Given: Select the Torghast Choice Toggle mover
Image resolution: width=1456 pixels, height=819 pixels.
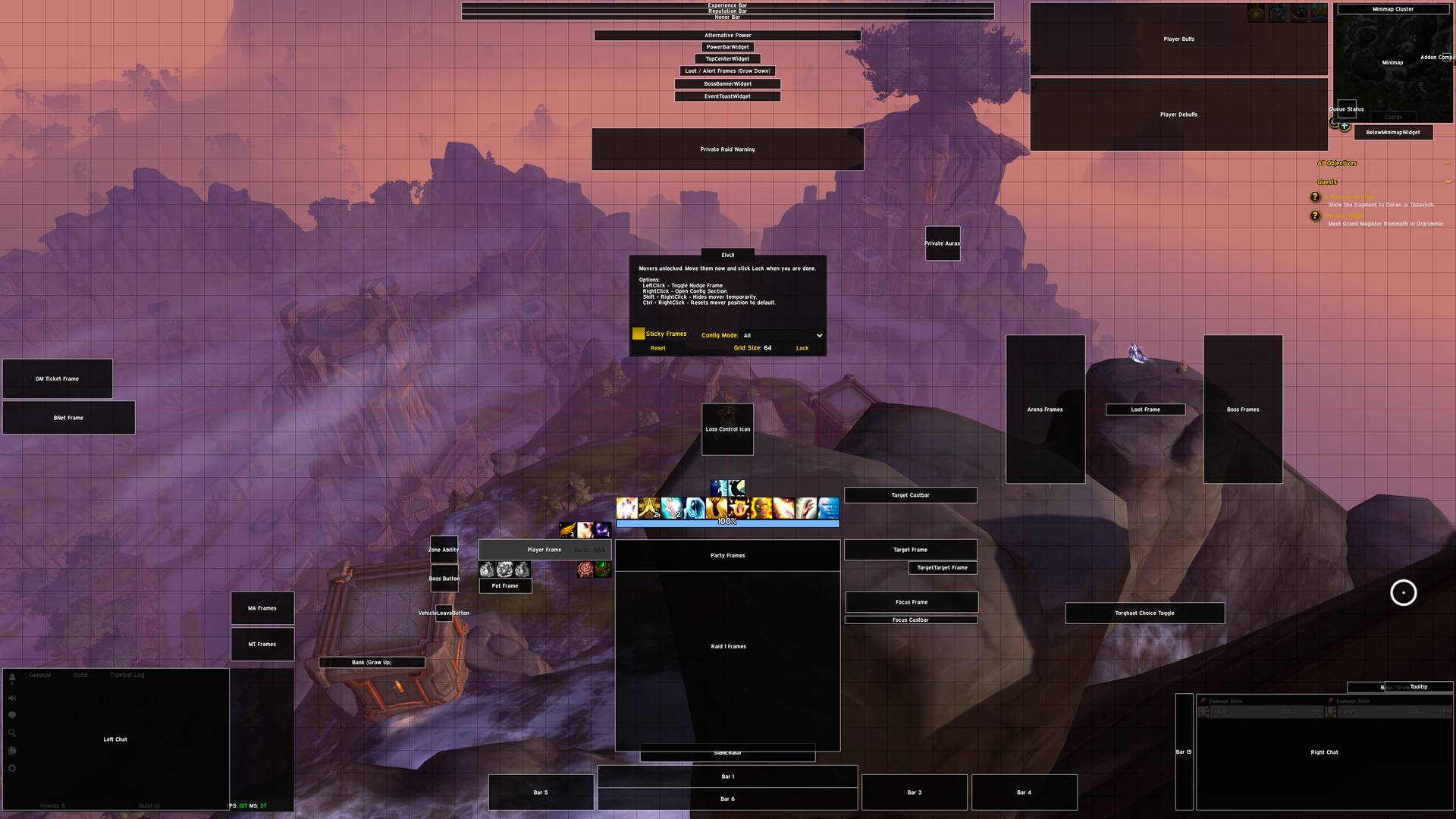Looking at the screenshot, I should tap(1144, 613).
